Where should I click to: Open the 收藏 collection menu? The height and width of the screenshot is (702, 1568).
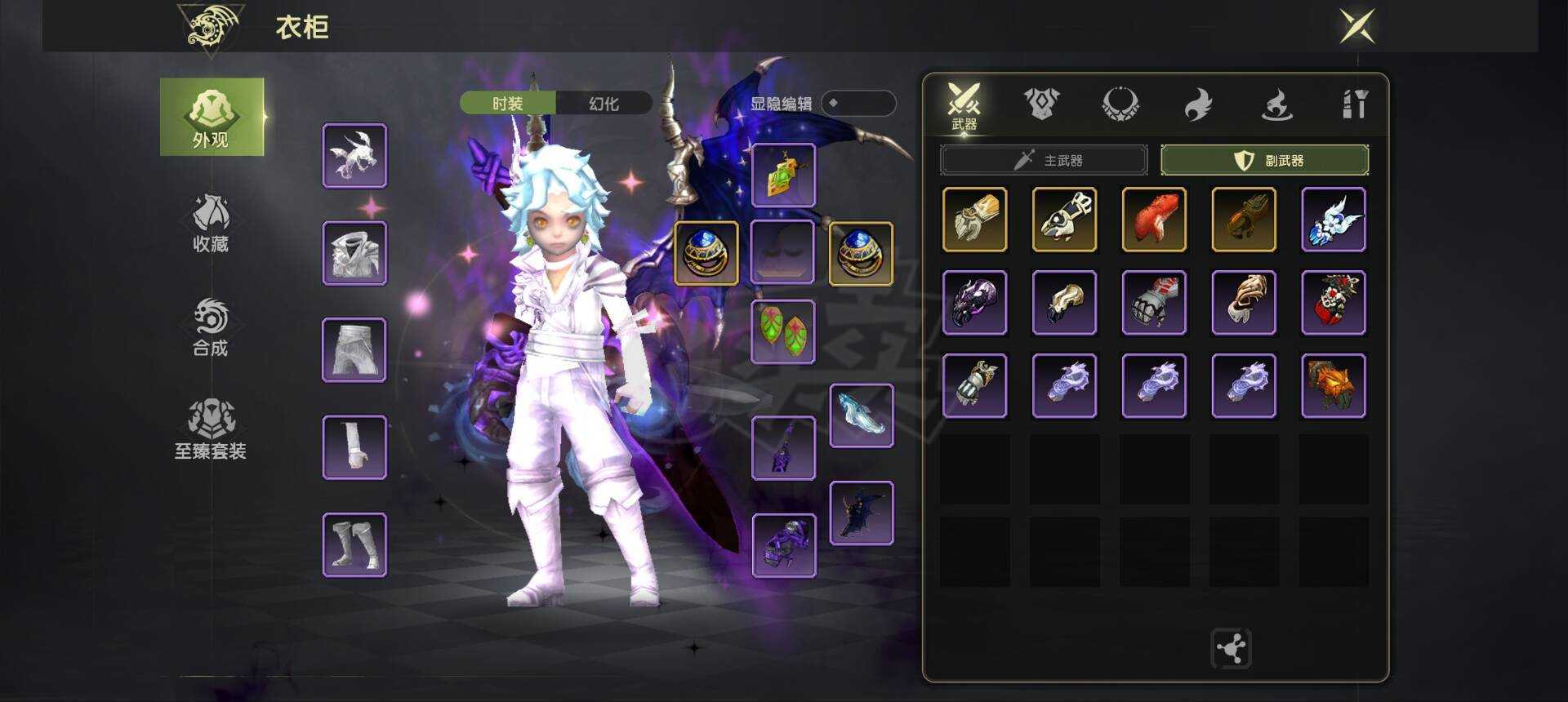pyautogui.click(x=211, y=223)
